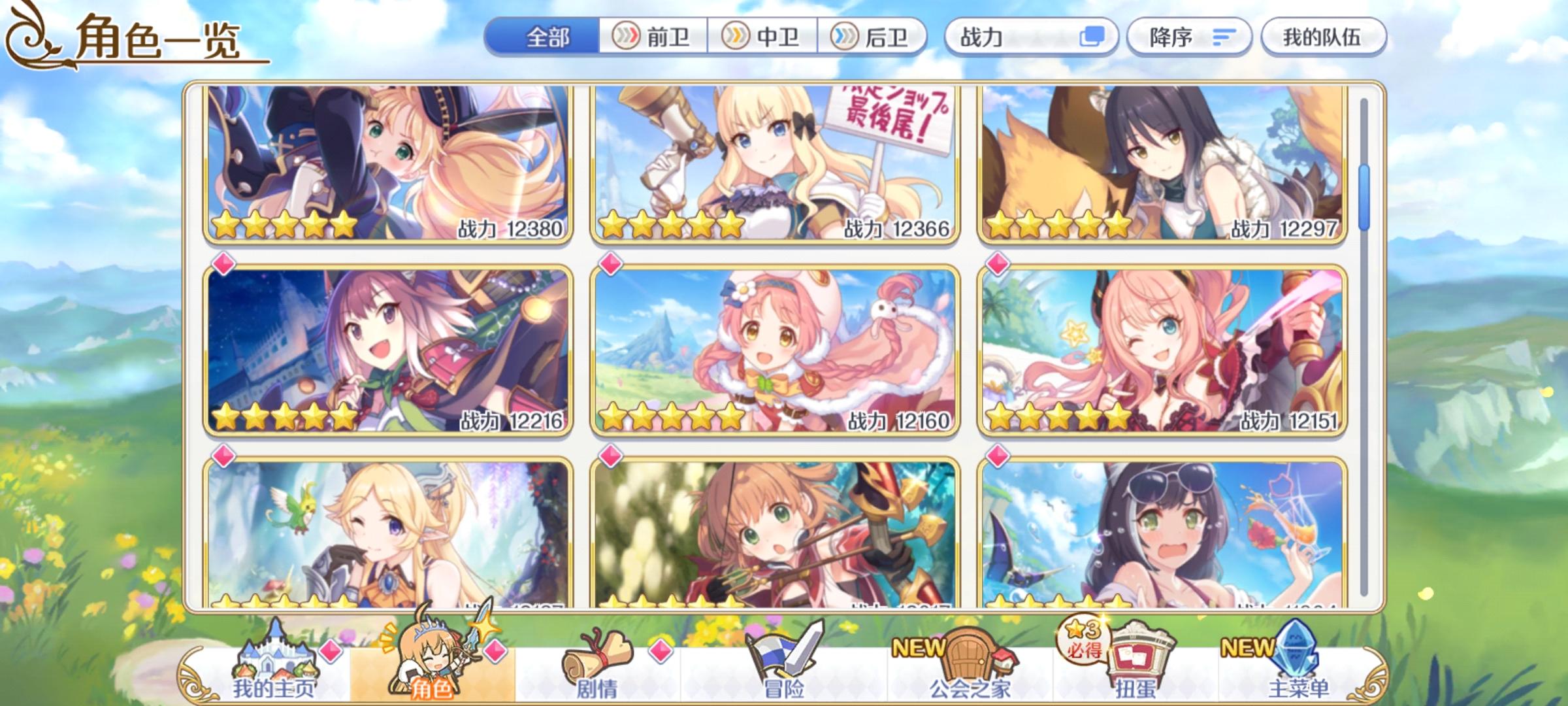Select the 全部 show-all filter option
The image size is (1568, 706).
546,37
